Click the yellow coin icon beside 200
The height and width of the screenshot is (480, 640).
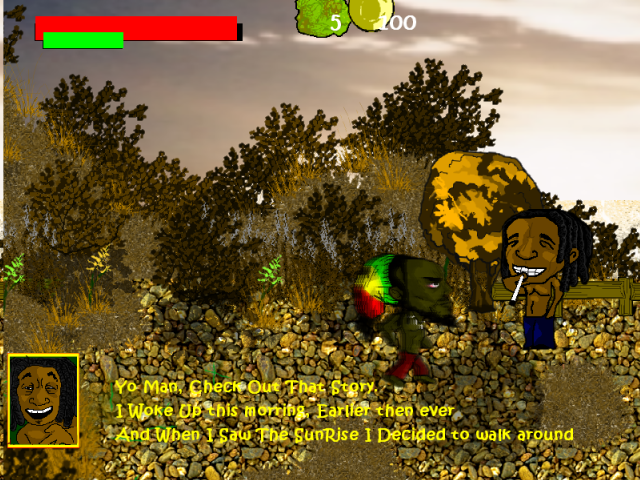(368, 15)
